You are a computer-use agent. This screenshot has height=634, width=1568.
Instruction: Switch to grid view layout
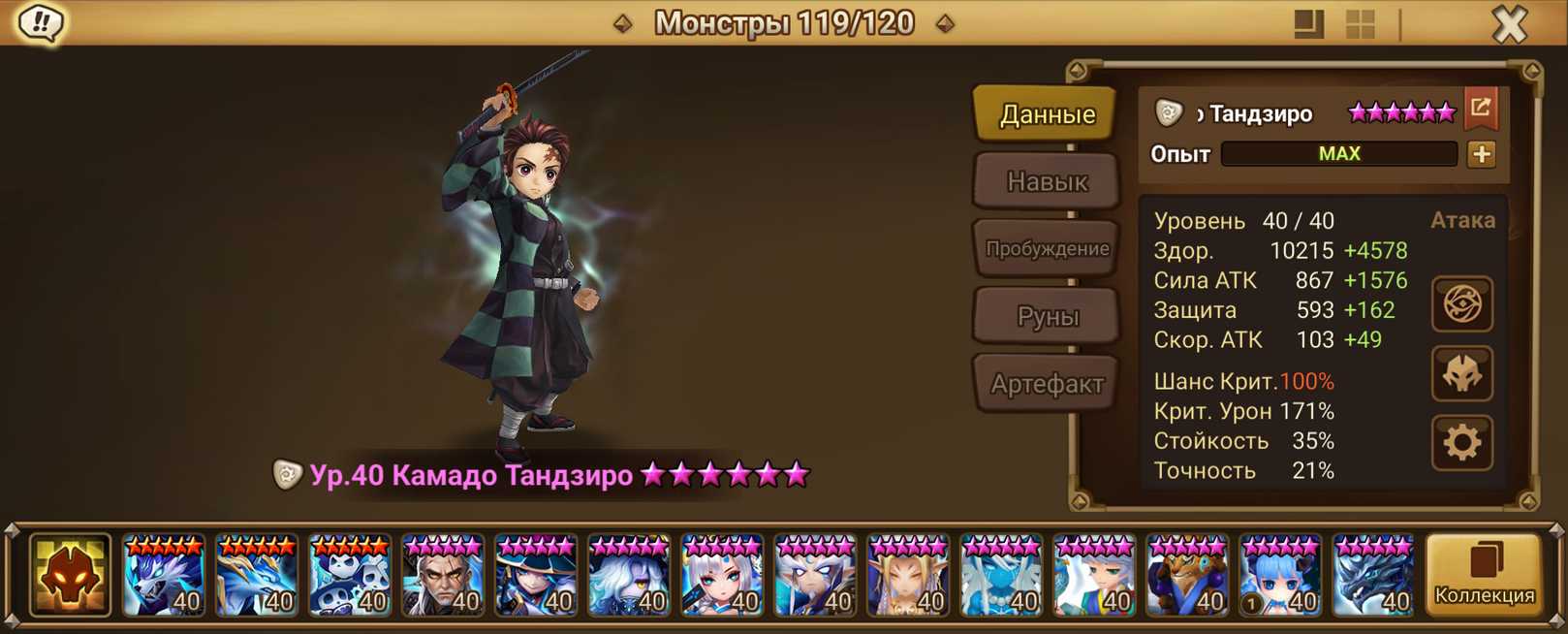1361,24
